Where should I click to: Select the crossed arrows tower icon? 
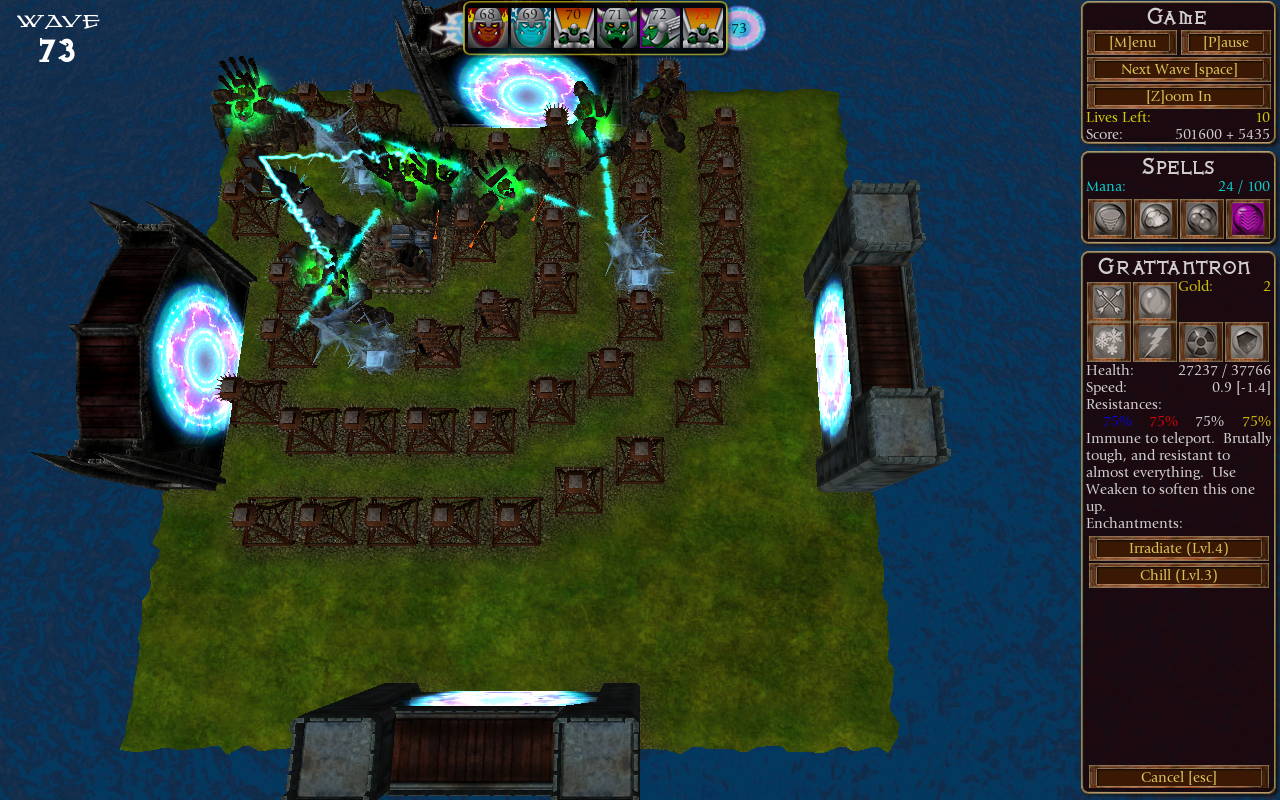pos(1109,302)
